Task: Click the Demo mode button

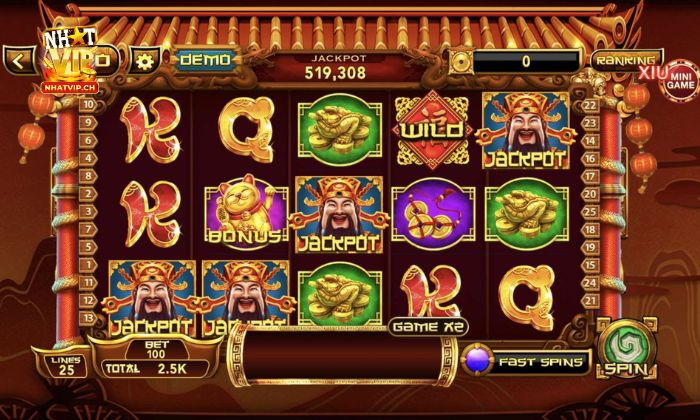Action: pos(205,59)
